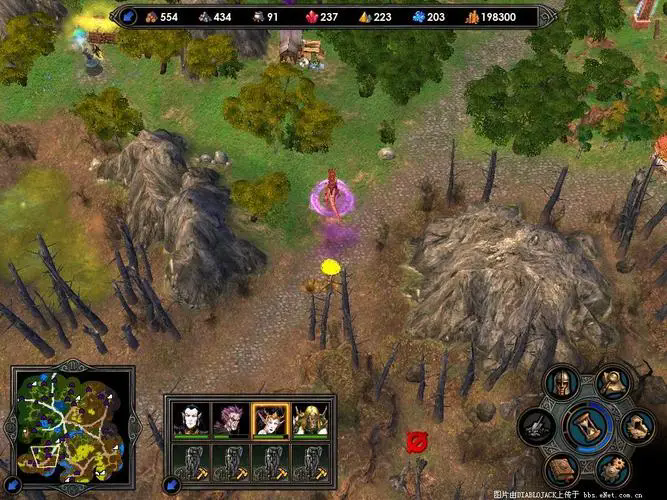Open the spellbook icon
Screen dimensions: 667x500
coord(563,469)
